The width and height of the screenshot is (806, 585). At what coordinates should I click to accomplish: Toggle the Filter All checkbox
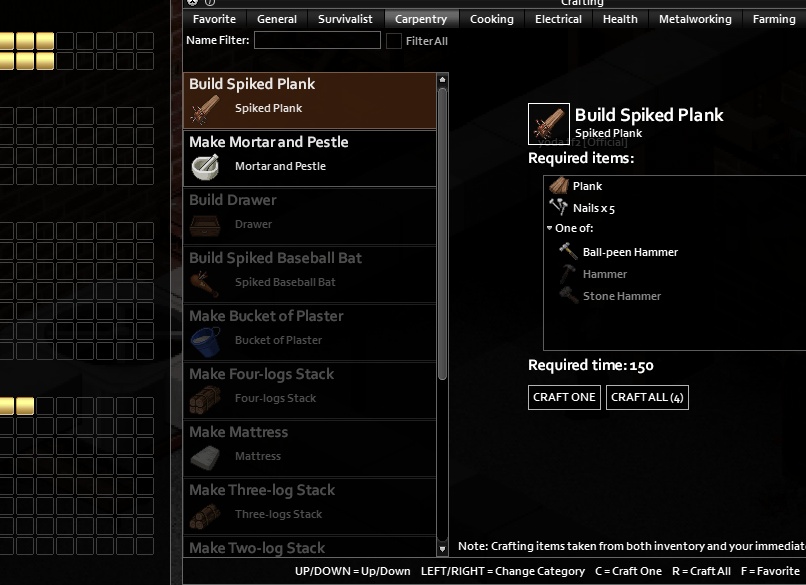[x=394, y=41]
